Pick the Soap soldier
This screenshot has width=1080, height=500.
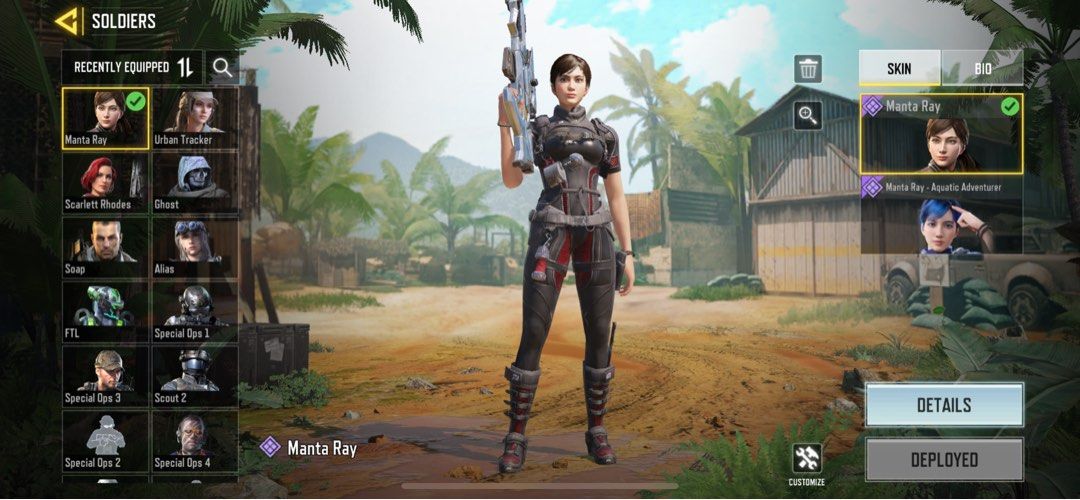click(105, 247)
